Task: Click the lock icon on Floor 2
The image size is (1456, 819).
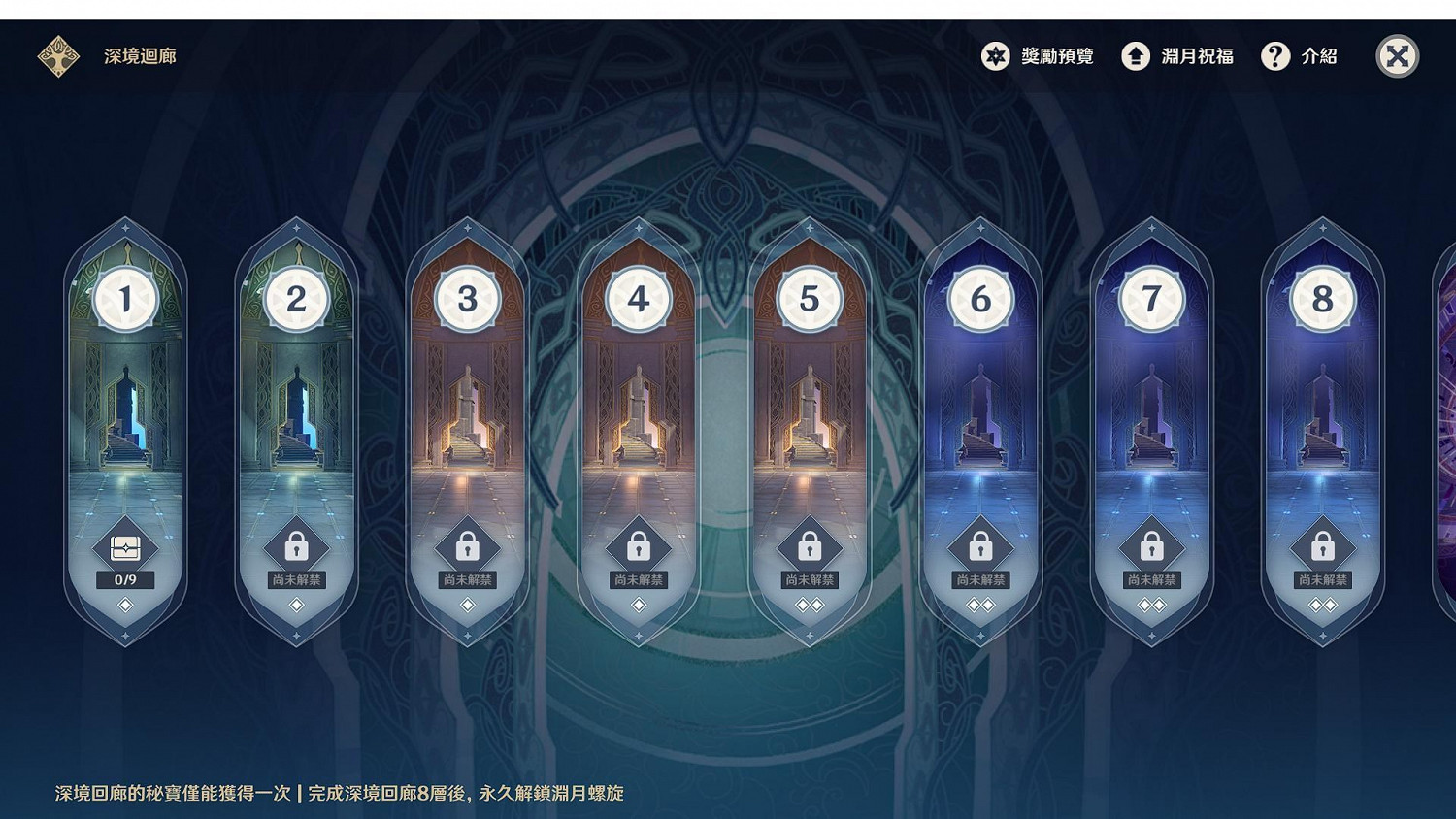Action: coord(296,545)
